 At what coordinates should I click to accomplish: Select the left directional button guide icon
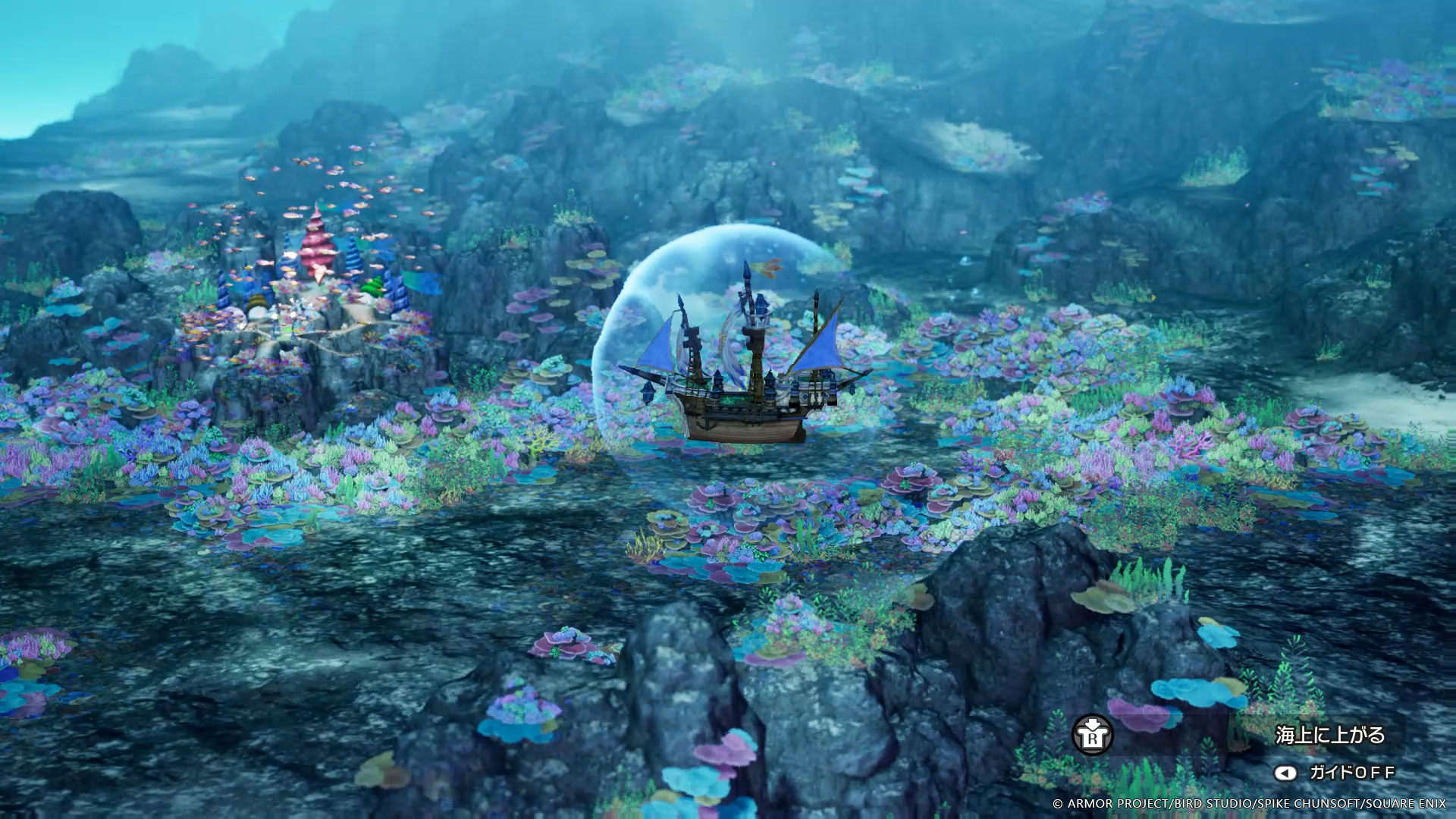(1286, 773)
